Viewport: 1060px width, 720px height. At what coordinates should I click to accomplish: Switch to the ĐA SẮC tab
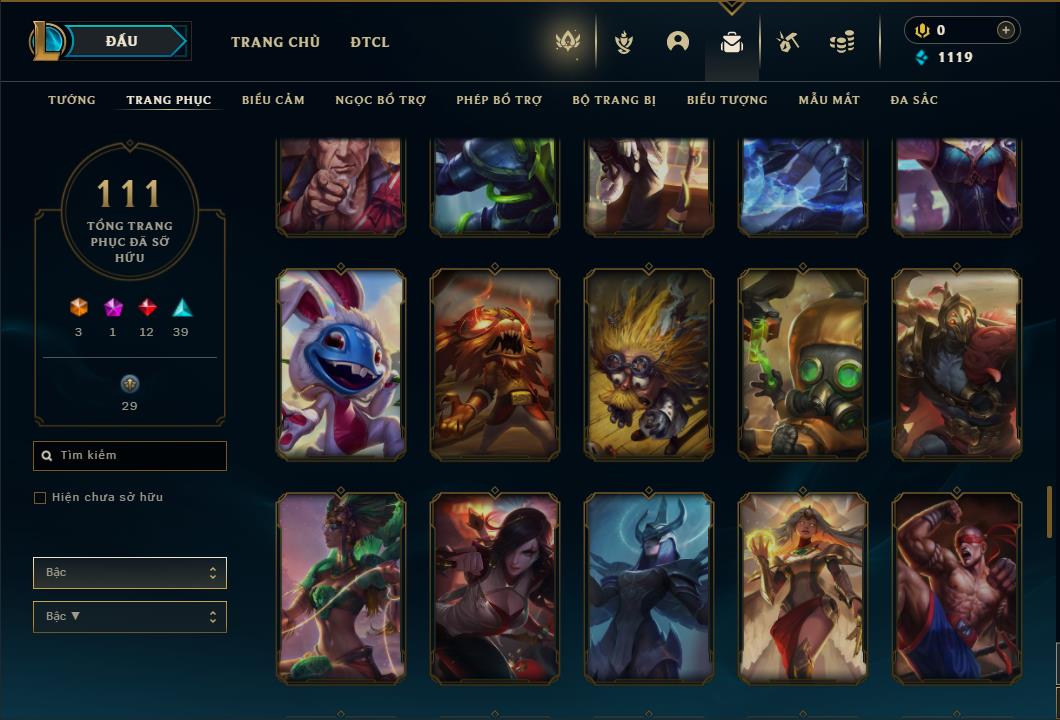[x=914, y=100]
